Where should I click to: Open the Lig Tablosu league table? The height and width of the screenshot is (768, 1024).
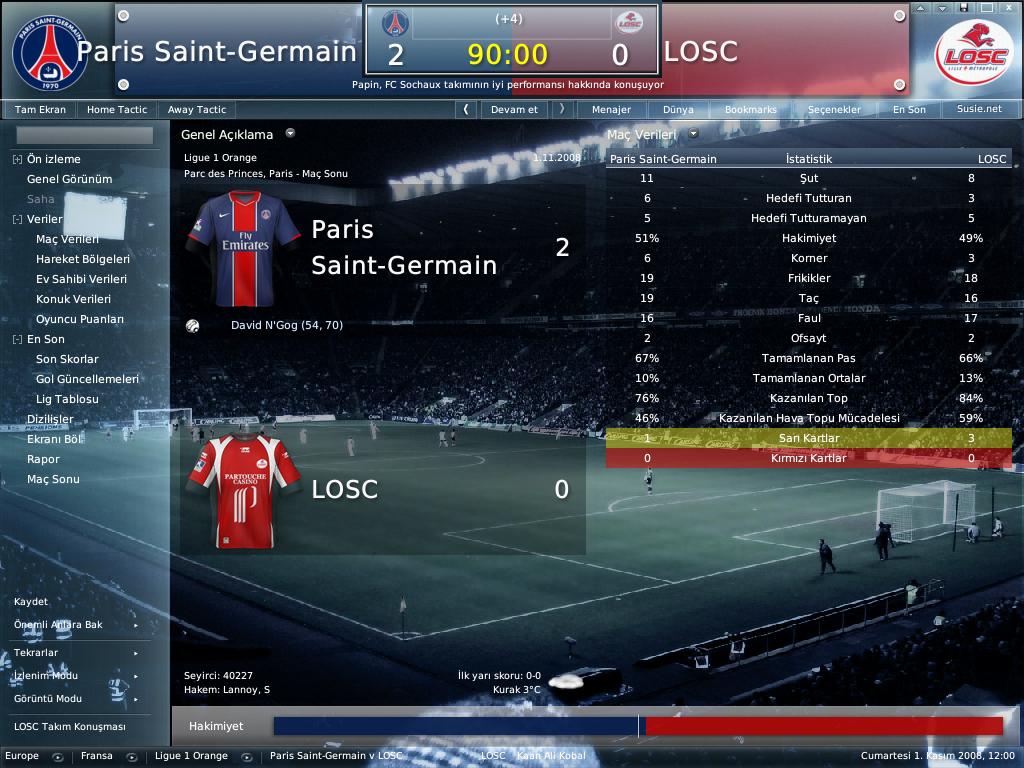[67, 399]
